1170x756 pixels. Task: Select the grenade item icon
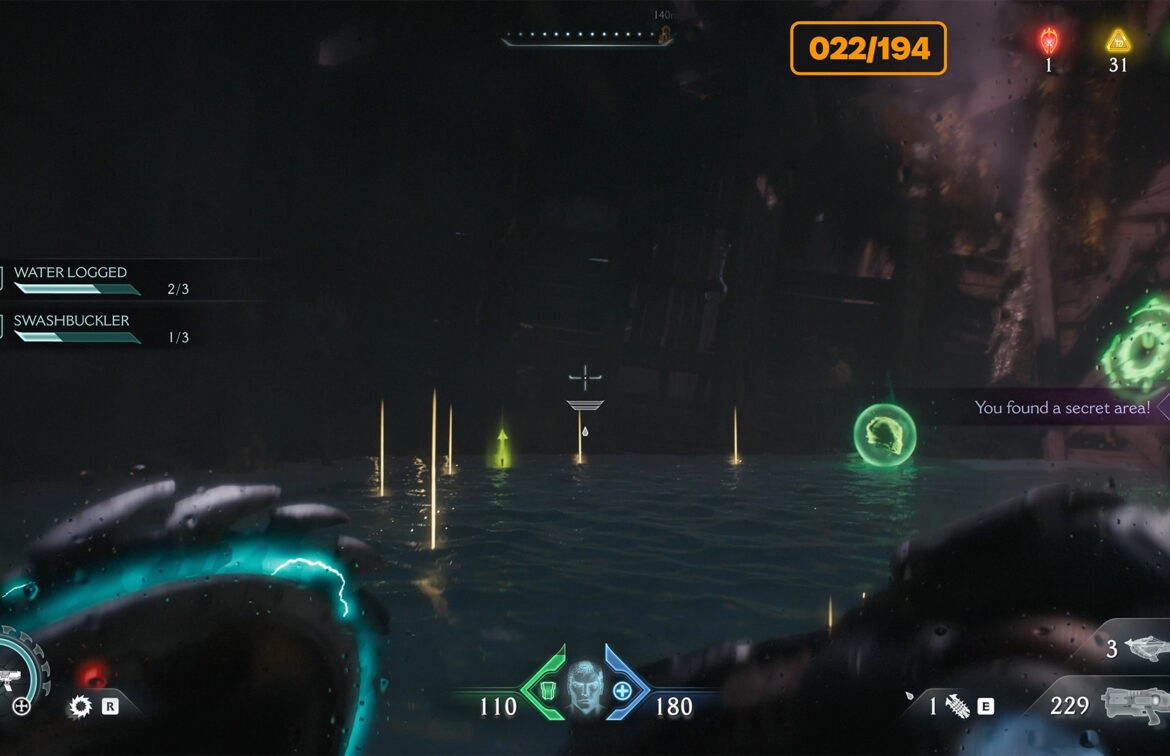pos(957,707)
